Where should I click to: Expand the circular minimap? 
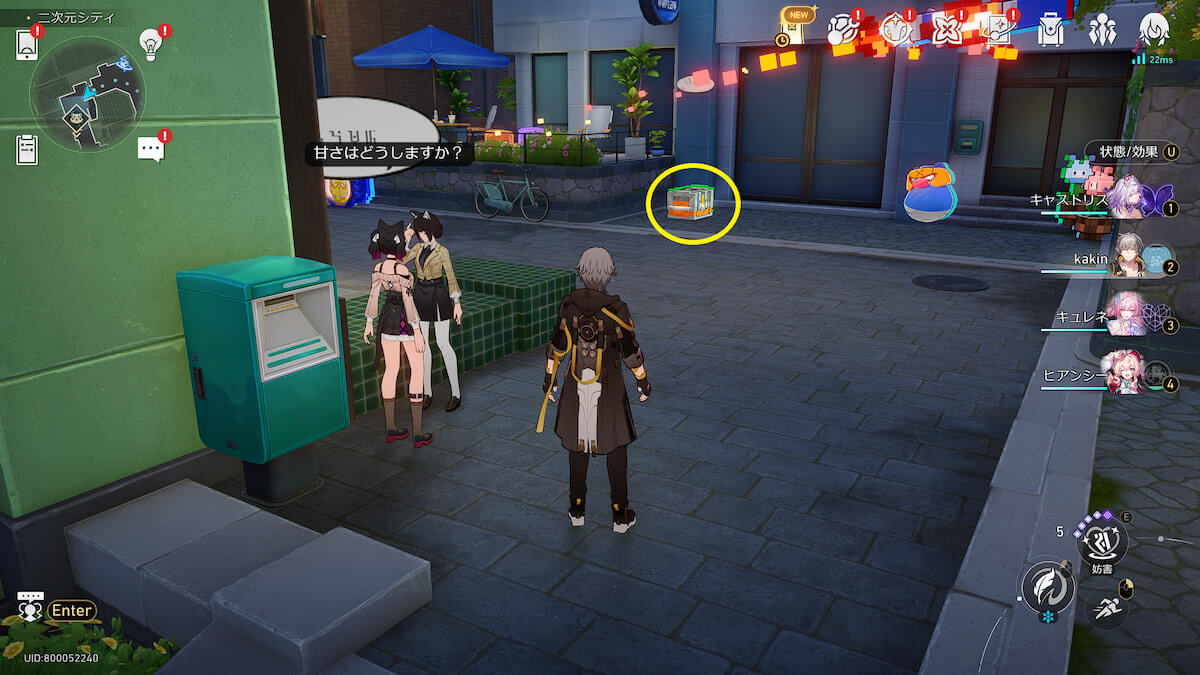pos(88,95)
